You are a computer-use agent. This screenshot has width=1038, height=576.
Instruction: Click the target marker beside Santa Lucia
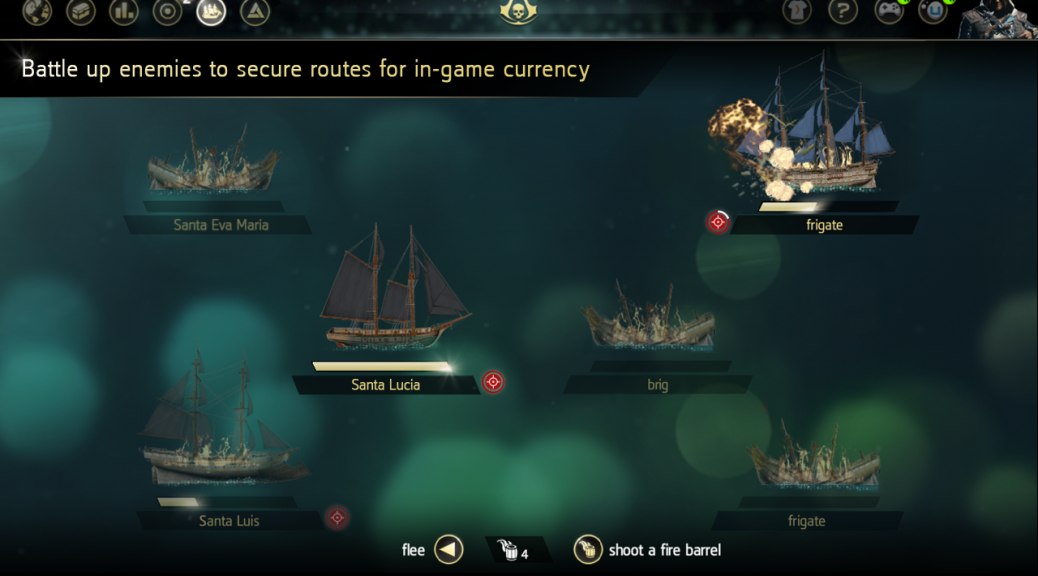493,382
